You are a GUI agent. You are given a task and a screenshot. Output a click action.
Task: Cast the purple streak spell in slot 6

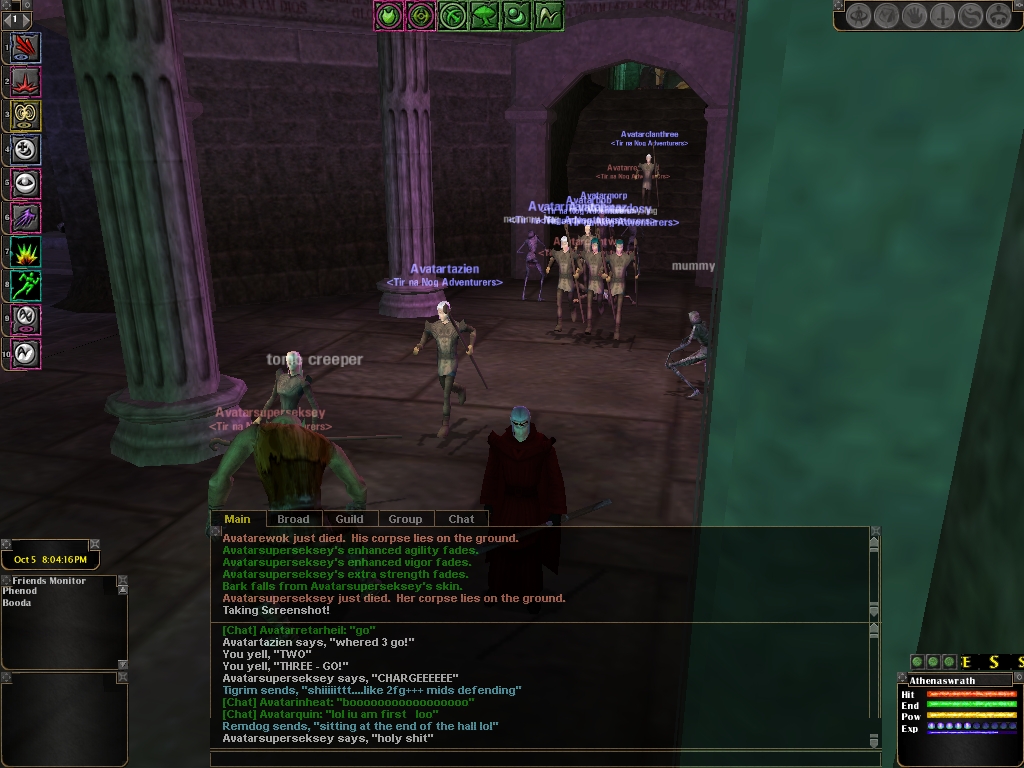(x=26, y=217)
